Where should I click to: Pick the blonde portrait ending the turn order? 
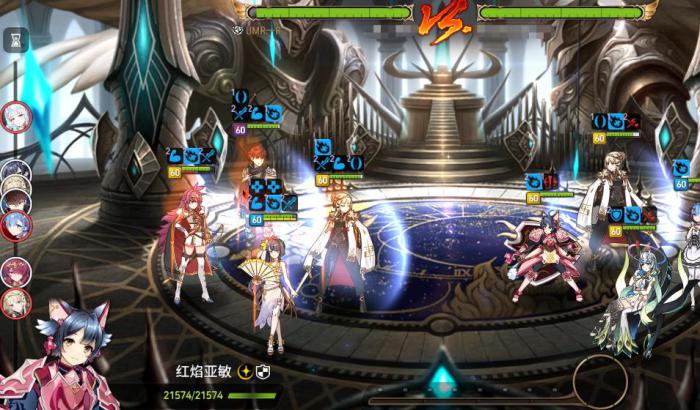(x=16, y=303)
